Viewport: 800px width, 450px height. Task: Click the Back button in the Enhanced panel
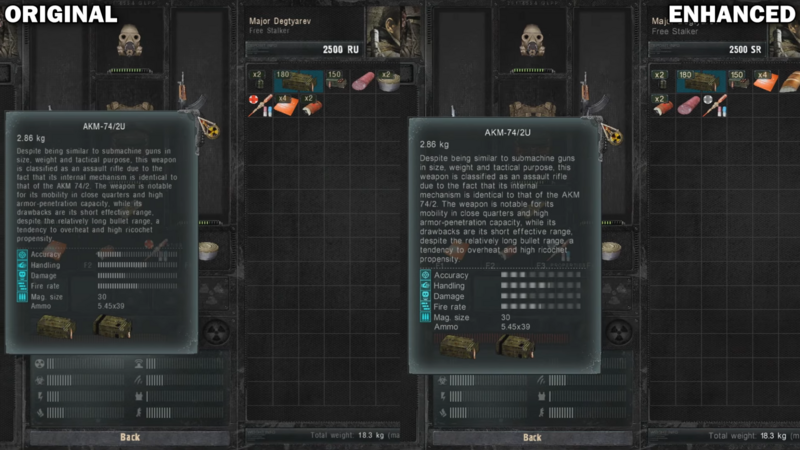coord(532,437)
